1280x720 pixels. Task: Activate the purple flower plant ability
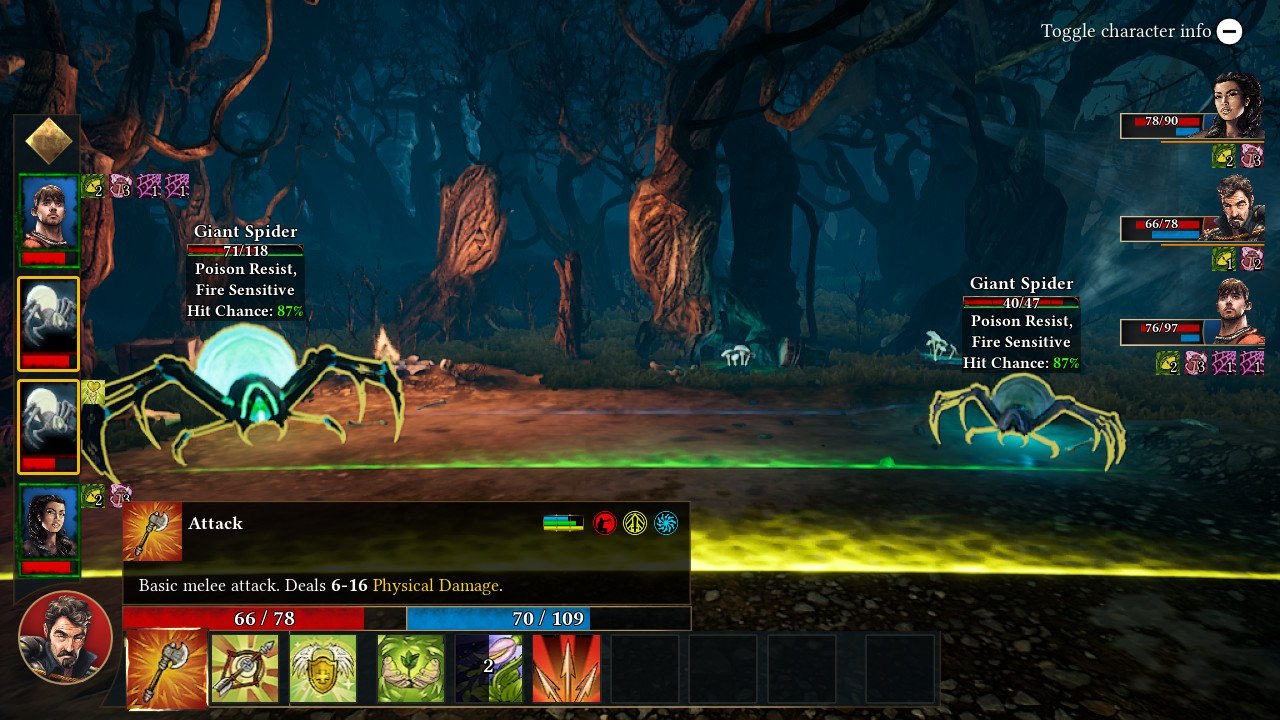coord(488,668)
